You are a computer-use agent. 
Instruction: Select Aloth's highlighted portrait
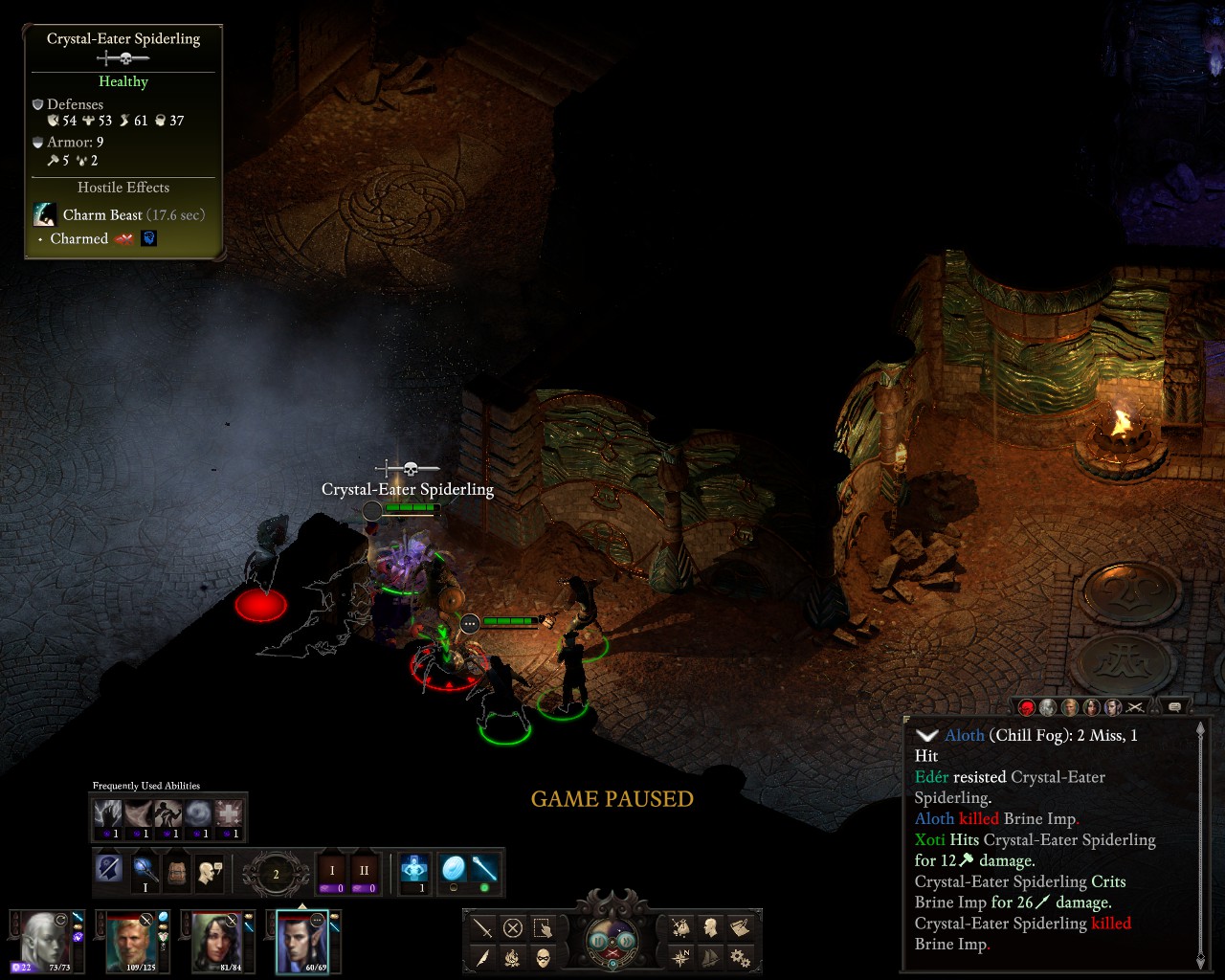(302, 940)
